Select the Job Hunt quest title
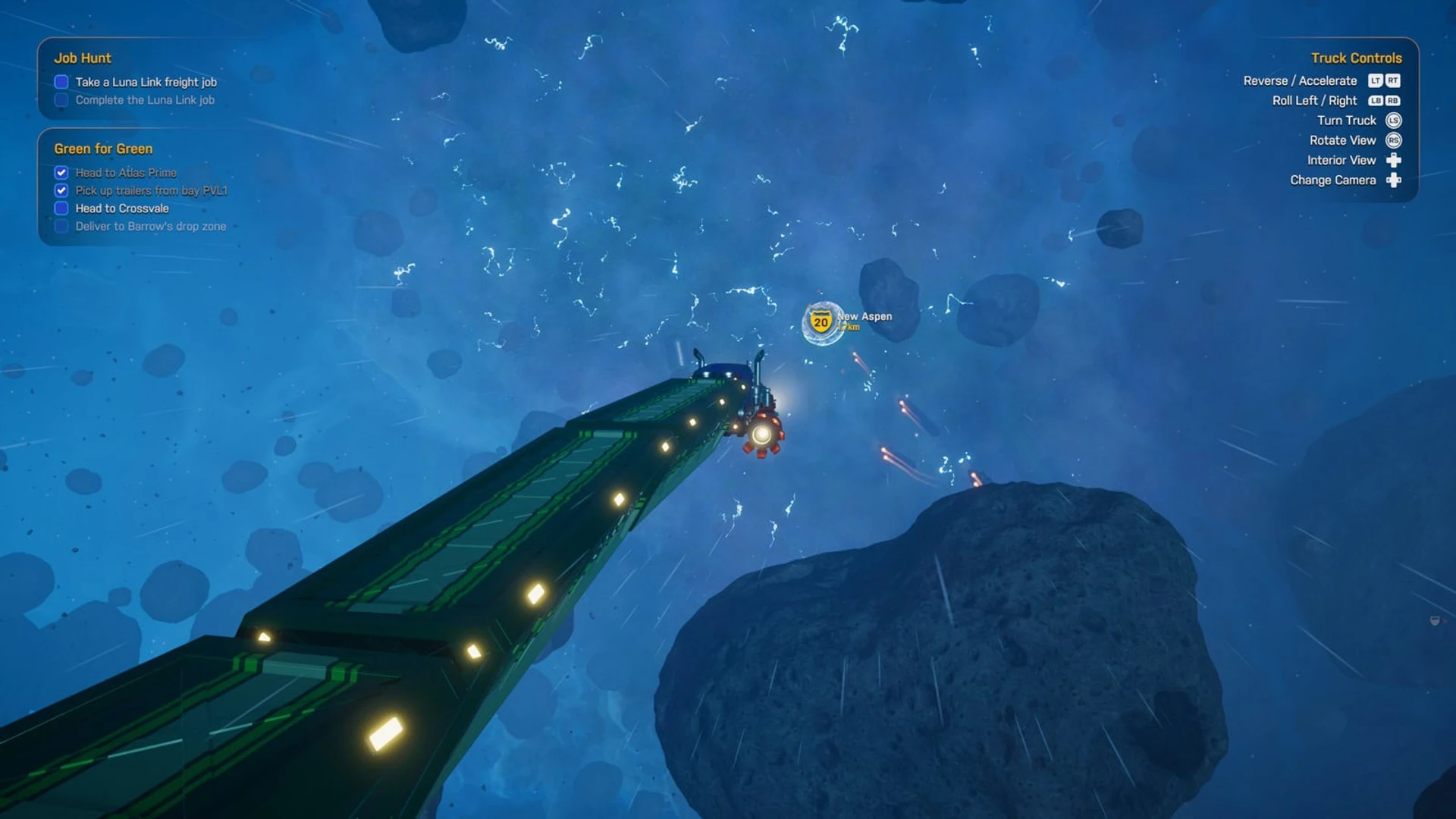 coord(82,58)
